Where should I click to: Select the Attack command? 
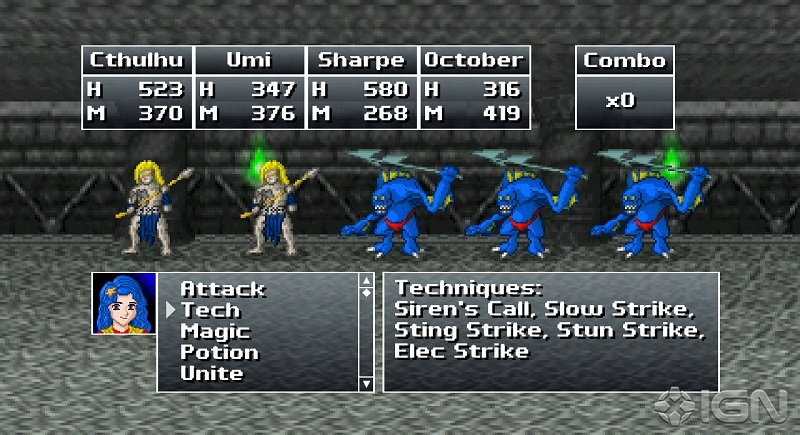[x=222, y=289]
